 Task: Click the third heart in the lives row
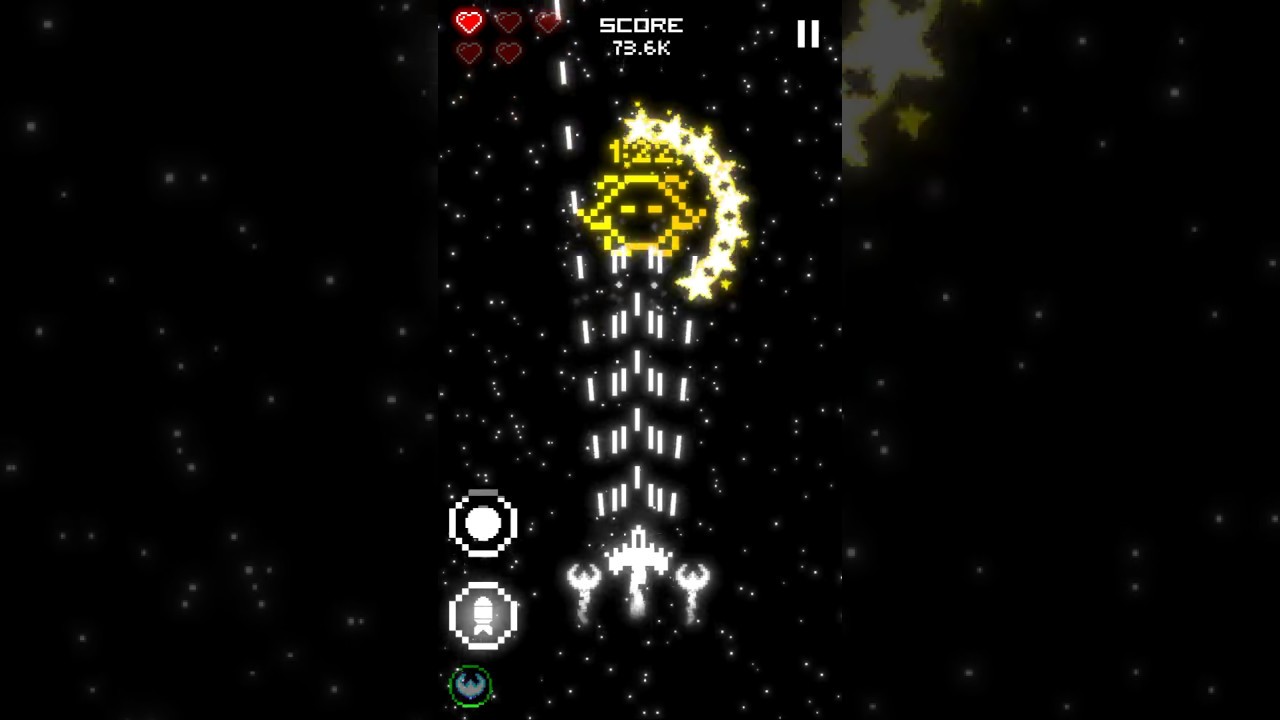548,21
